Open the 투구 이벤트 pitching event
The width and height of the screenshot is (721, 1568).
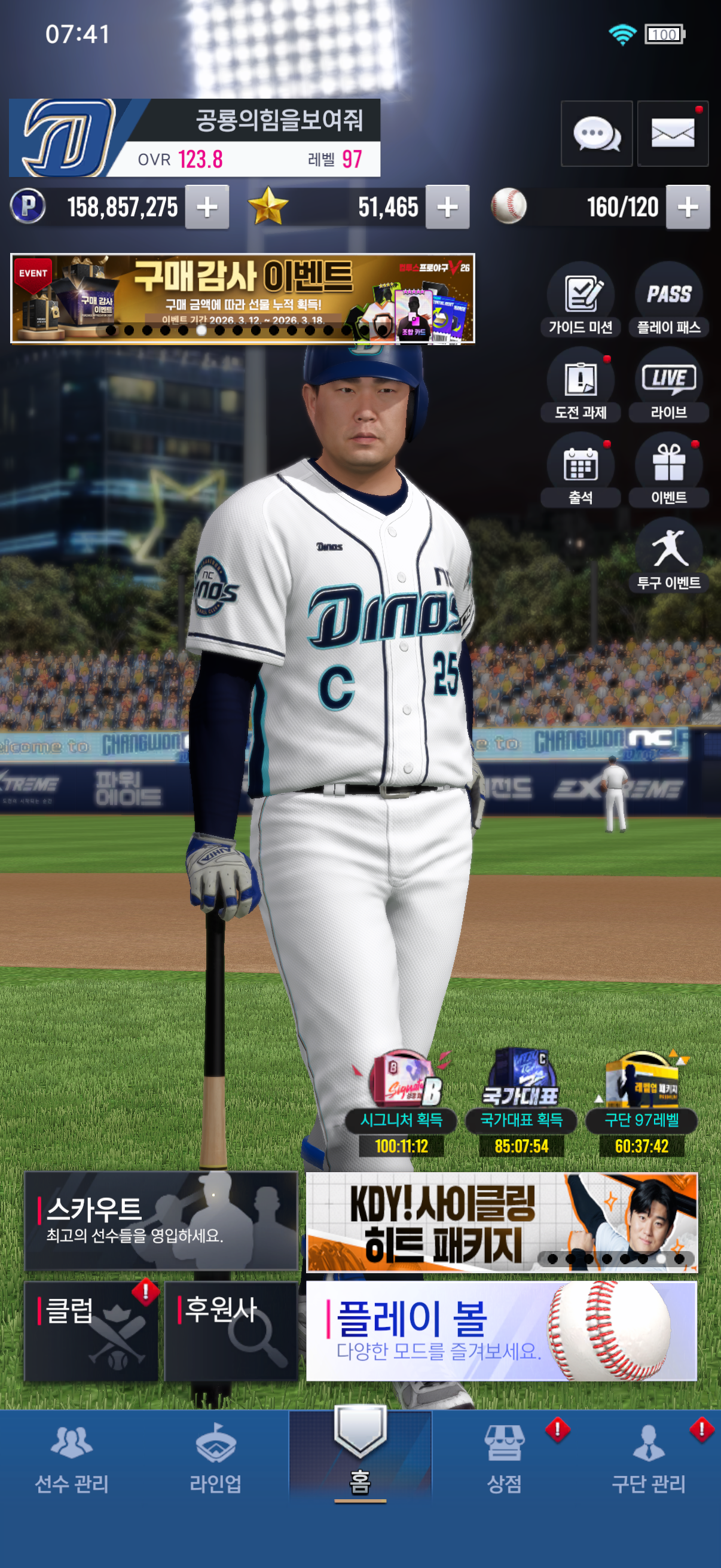click(668, 555)
